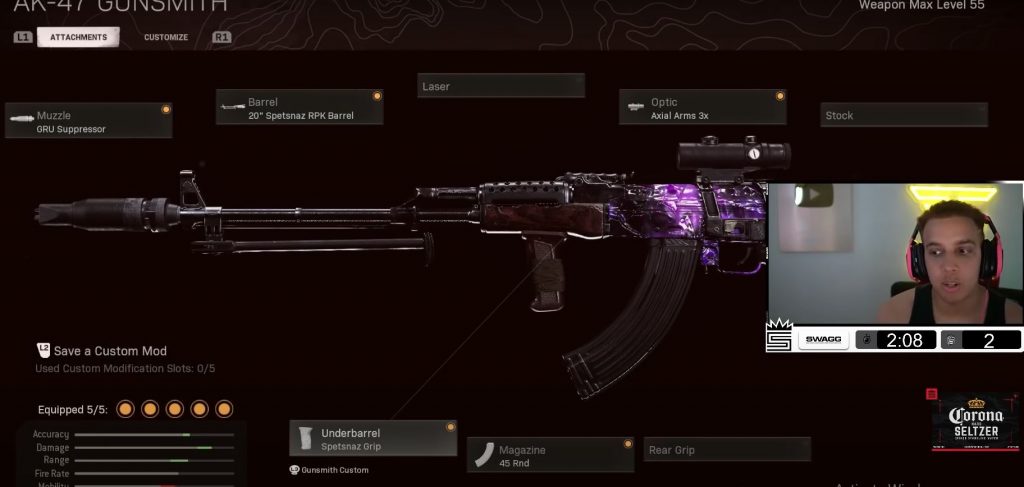Select the Optic Axial Arms 3x slot
The image size is (1024, 487).
point(702,108)
